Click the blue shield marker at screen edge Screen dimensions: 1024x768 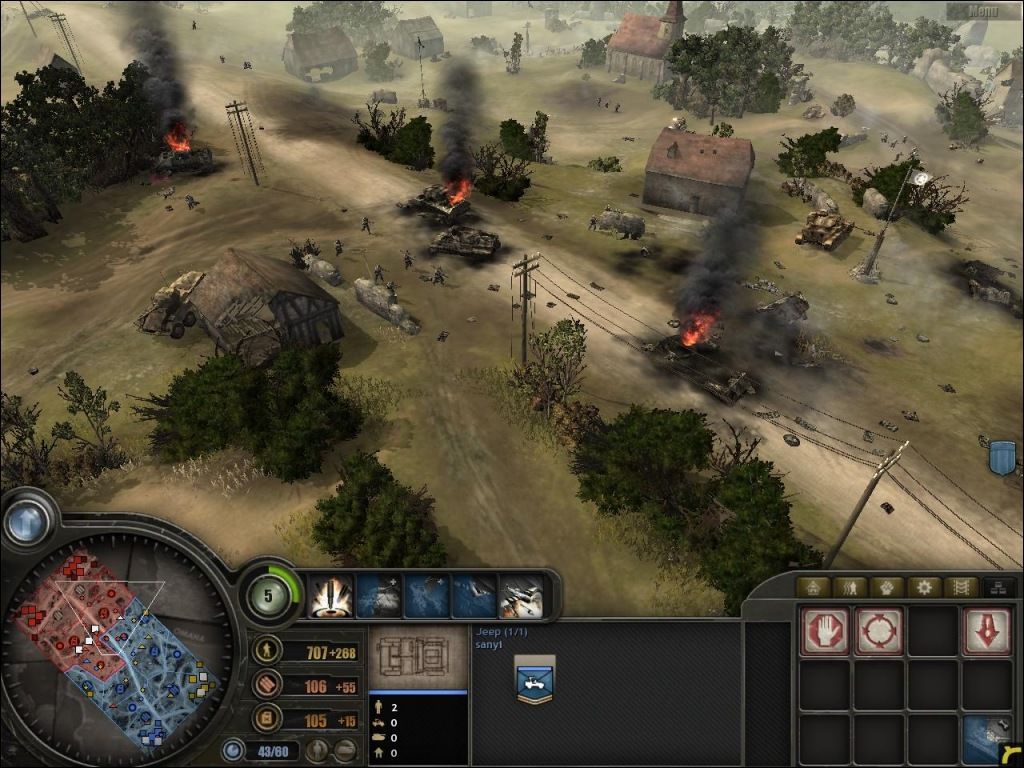[1001, 456]
